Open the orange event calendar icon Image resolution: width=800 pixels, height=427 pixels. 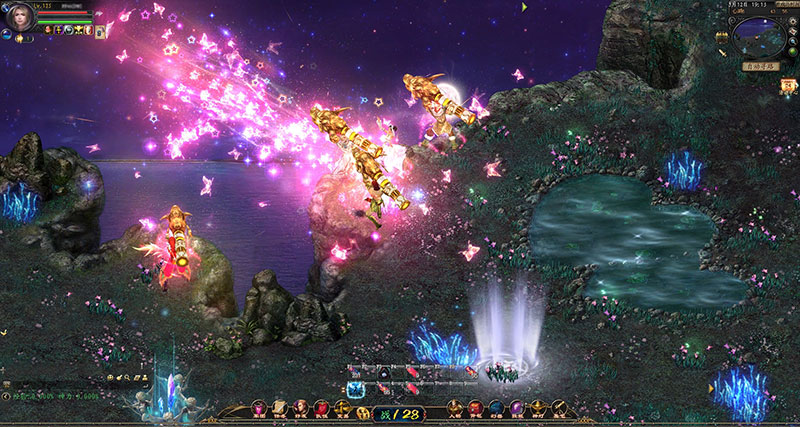pos(789,86)
